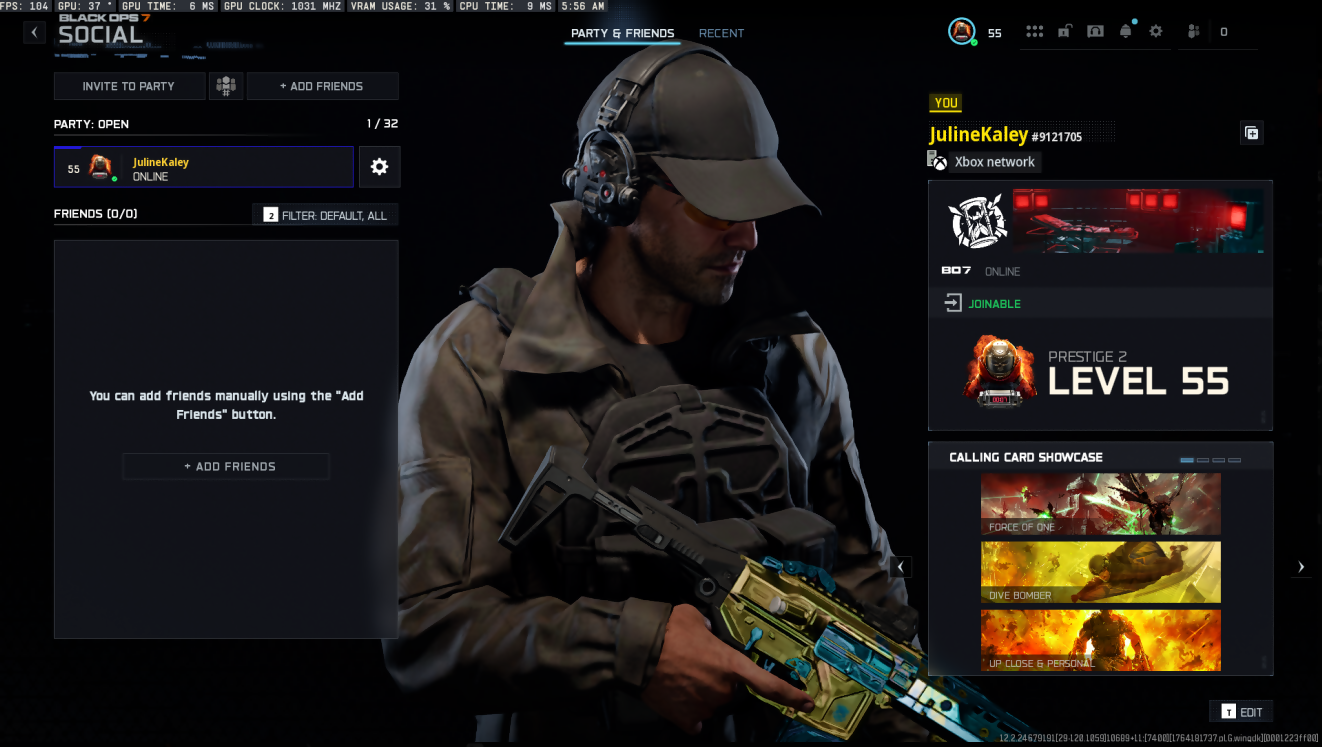Select the Party & Friends tab
The width and height of the screenshot is (1322, 747).
coord(622,33)
